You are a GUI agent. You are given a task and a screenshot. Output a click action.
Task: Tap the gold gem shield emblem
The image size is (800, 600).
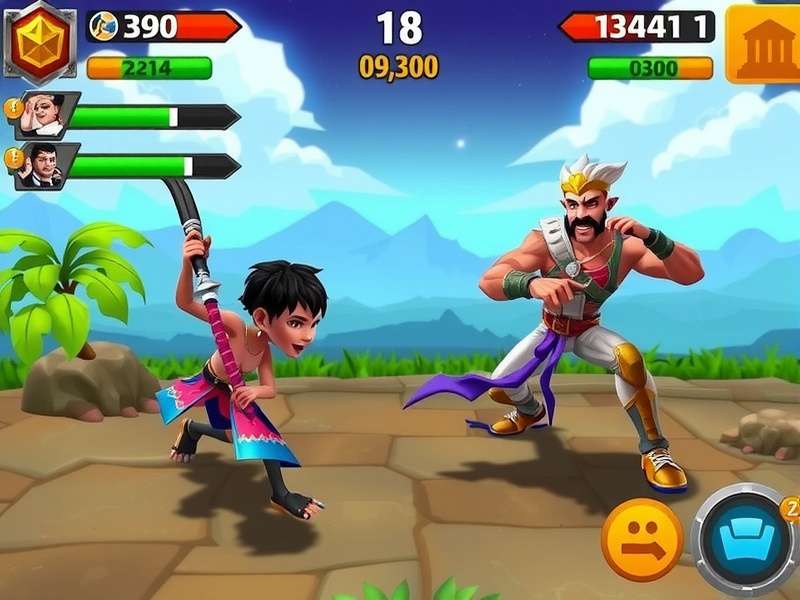point(38,41)
